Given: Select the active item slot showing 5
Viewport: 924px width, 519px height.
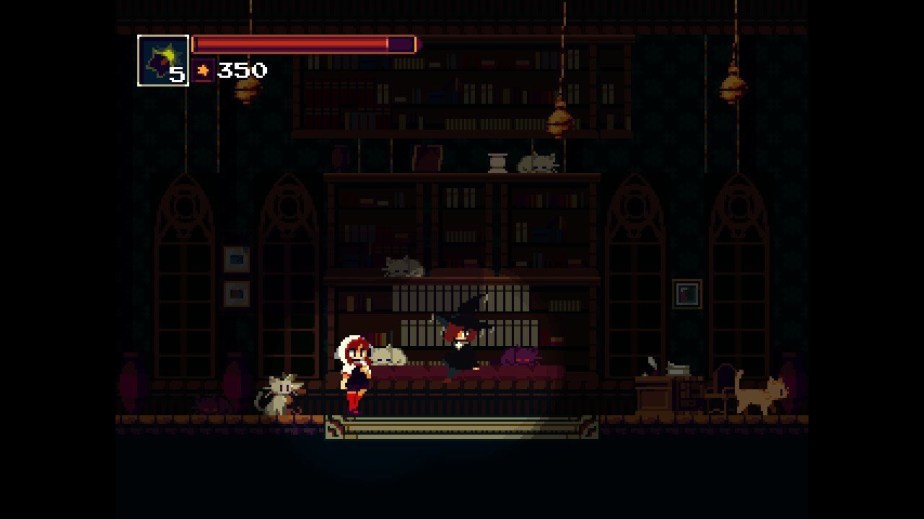Looking at the screenshot, I should 163,61.
